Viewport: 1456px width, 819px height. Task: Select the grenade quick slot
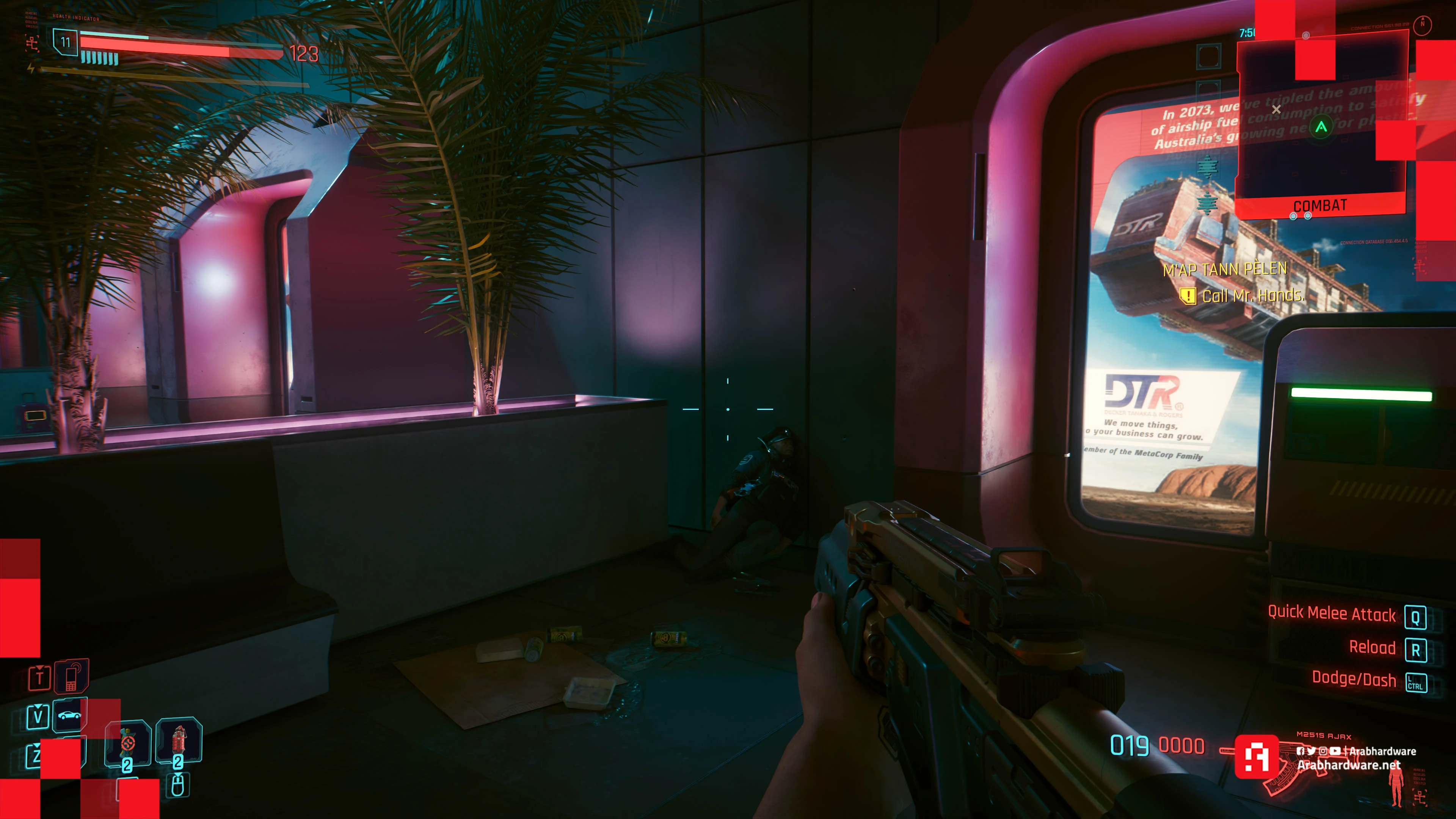click(x=128, y=743)
